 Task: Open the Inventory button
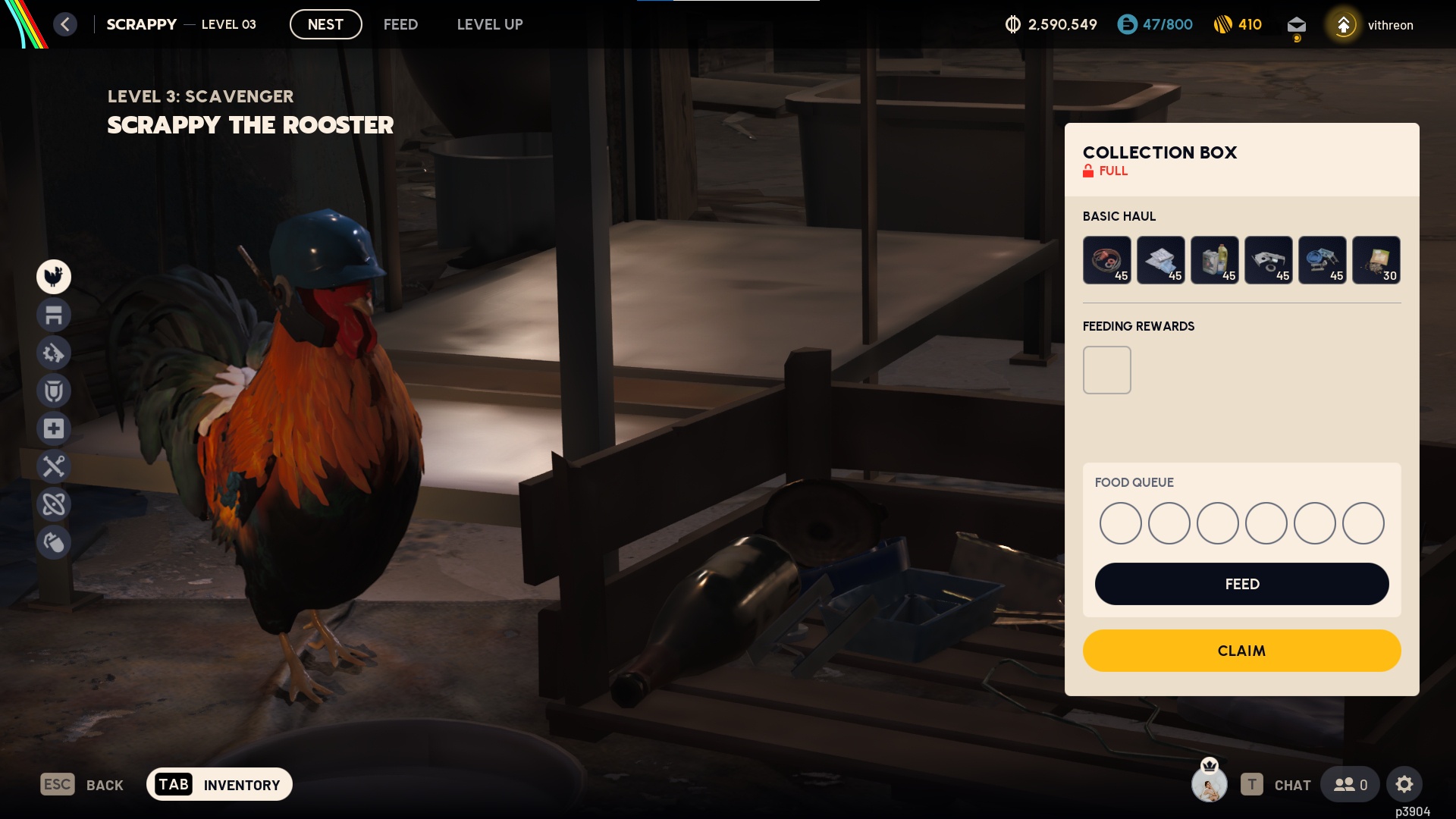219,784
